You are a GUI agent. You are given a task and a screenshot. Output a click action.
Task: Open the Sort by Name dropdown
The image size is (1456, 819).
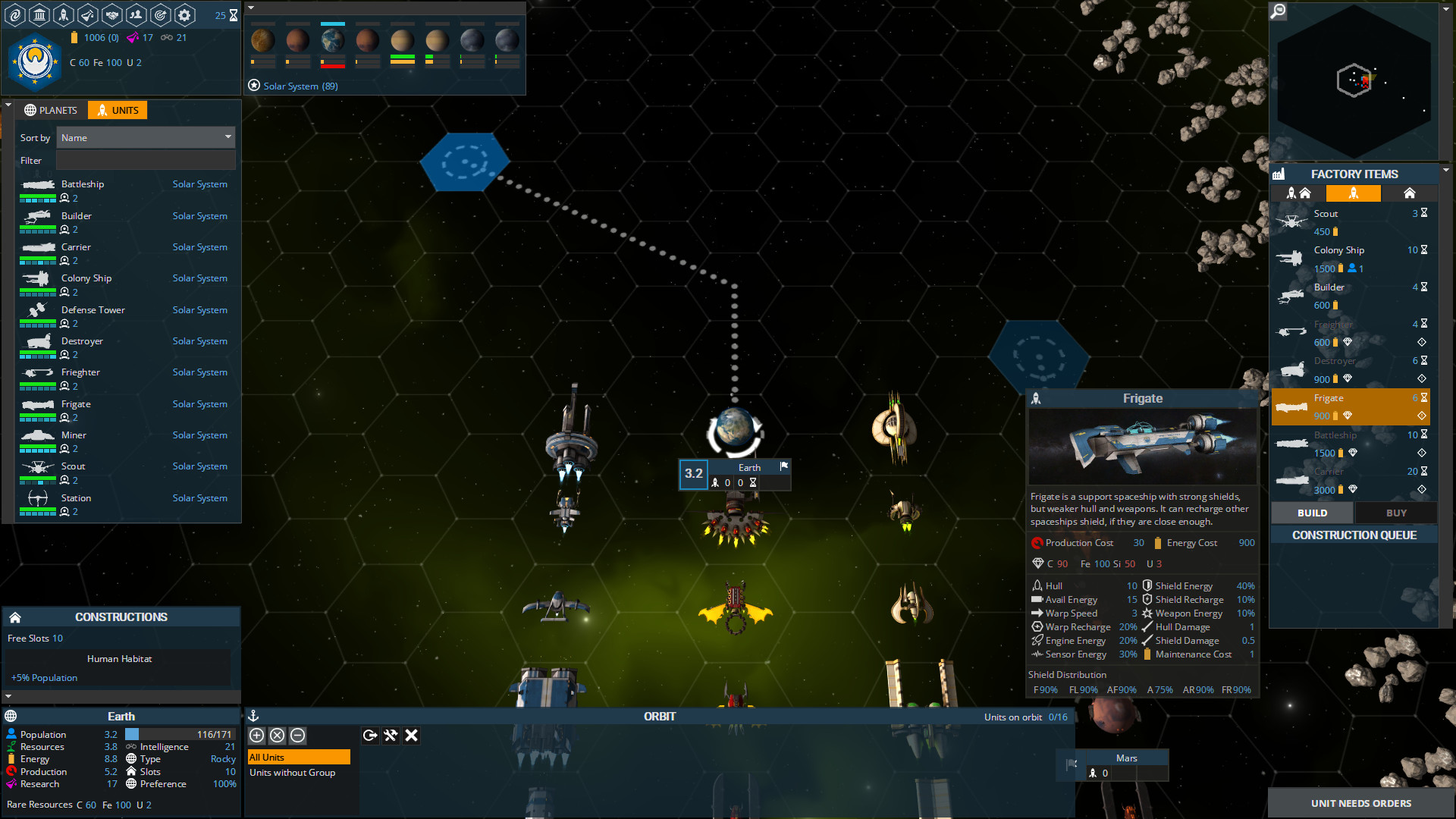click(146, 137)
